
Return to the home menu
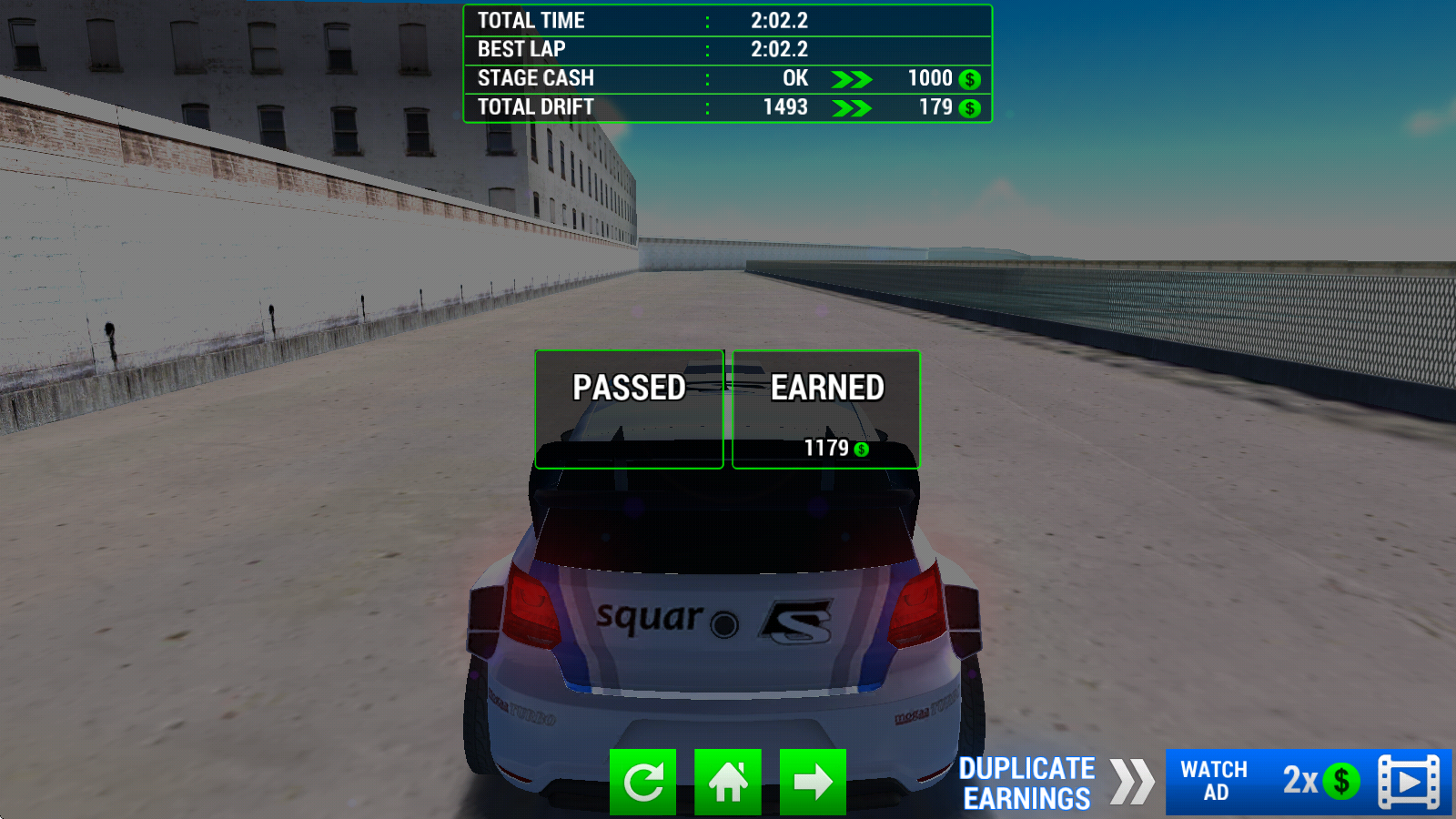[728, 782]
